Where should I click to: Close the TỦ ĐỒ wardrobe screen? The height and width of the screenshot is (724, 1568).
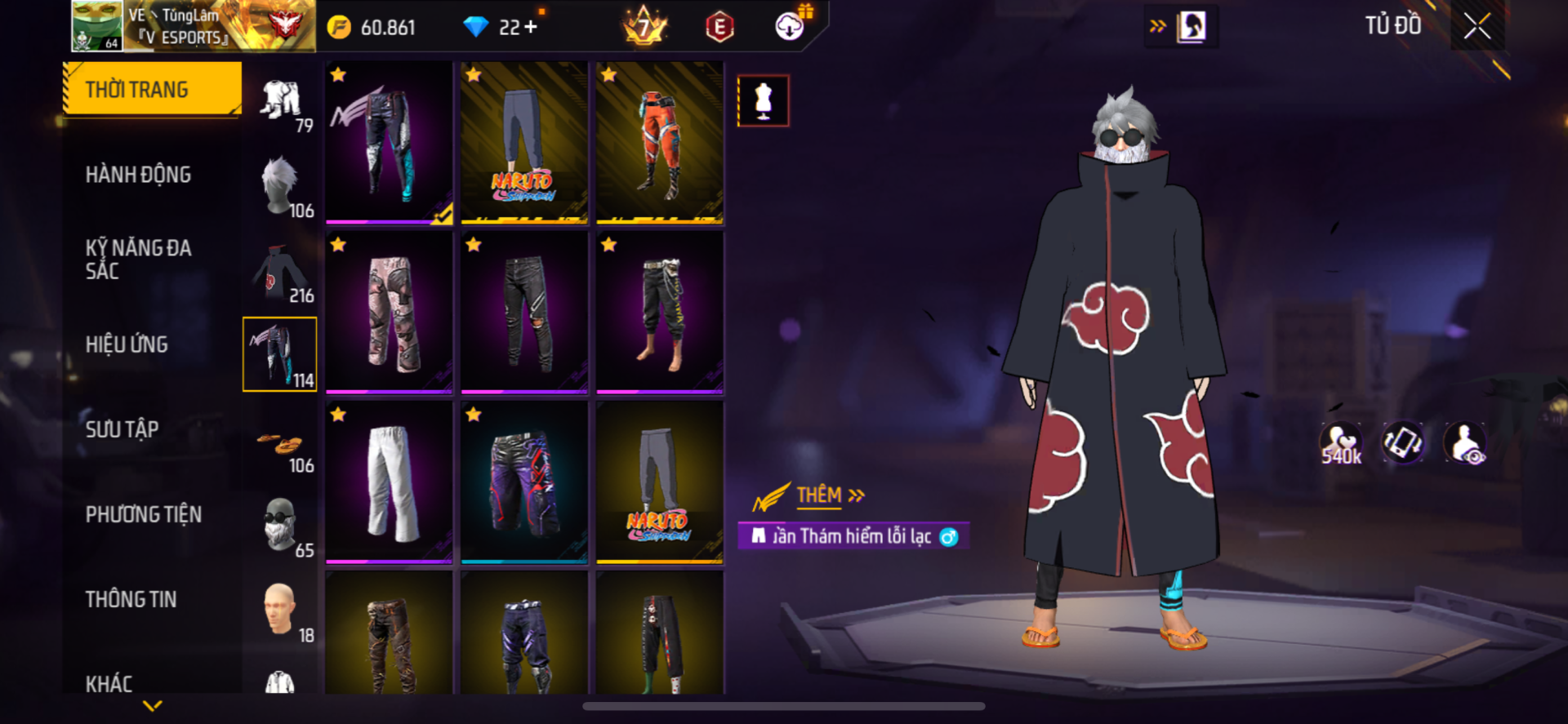1477,26
